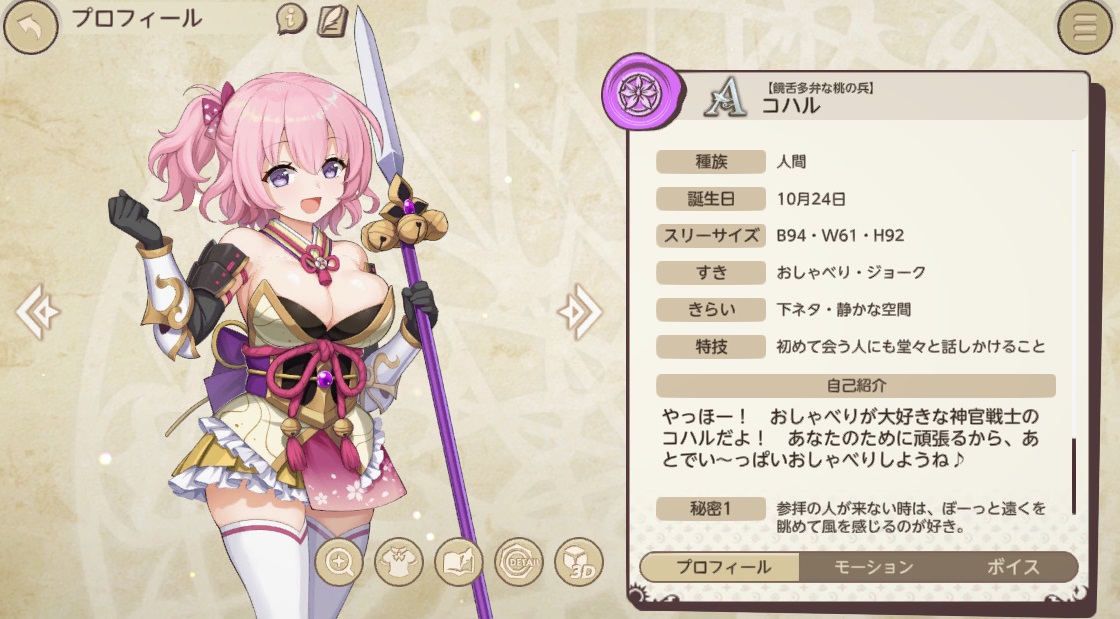Go back using the return arrow button
Viewport: 1120px width, 619px height.
point(30,27)
